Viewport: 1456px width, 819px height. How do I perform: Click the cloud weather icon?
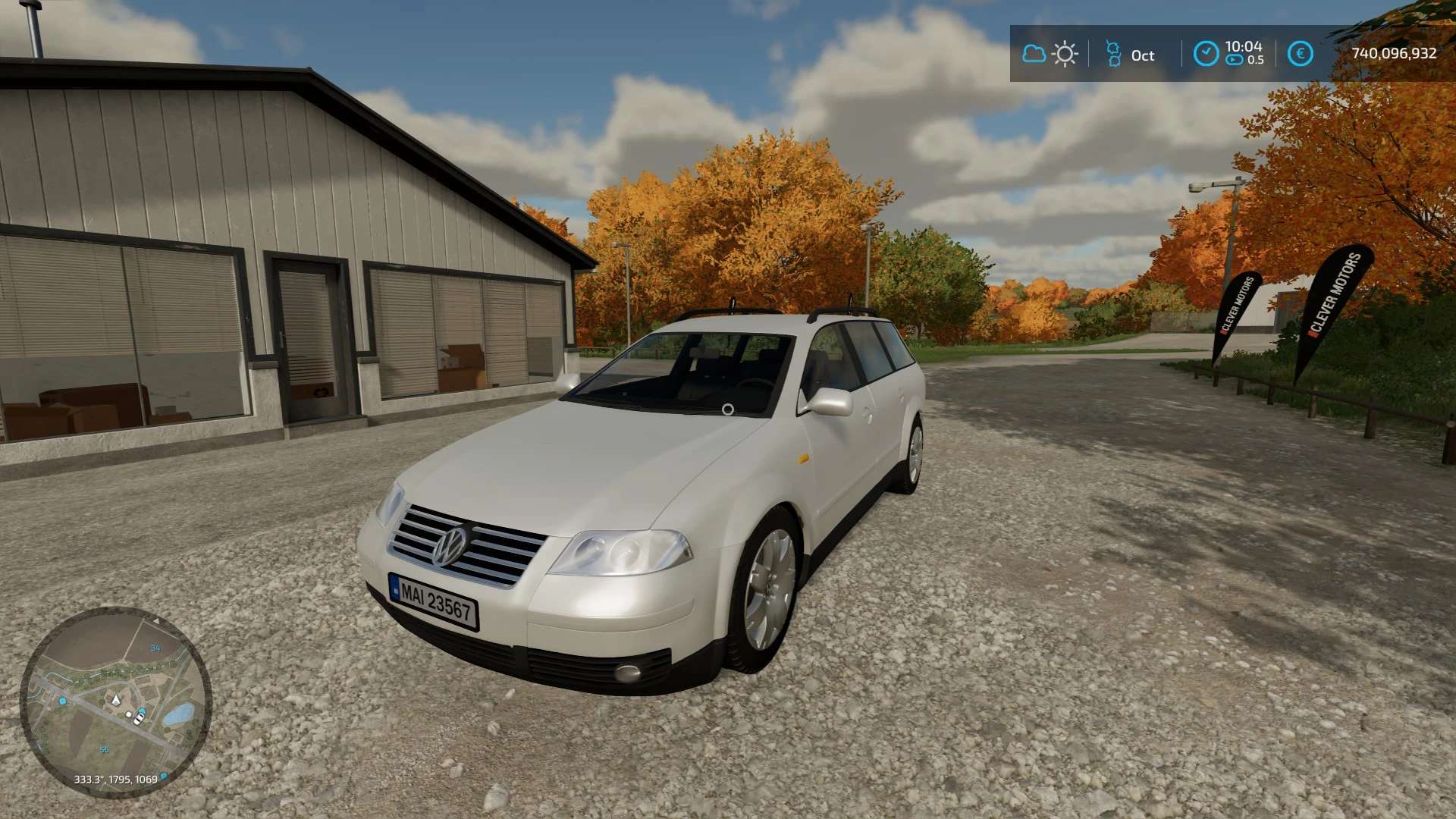[x=1033, y=54]
